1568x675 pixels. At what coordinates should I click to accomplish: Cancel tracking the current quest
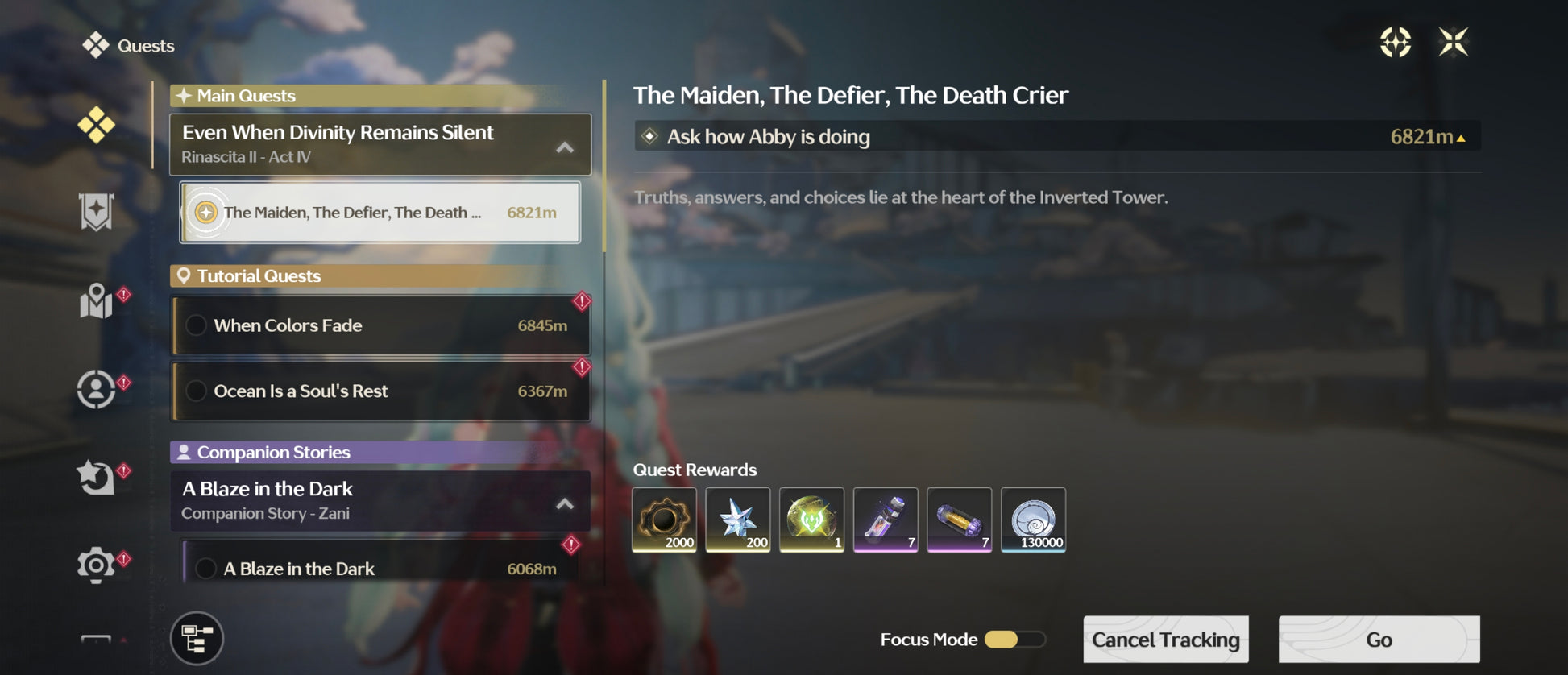[1165, 640]
